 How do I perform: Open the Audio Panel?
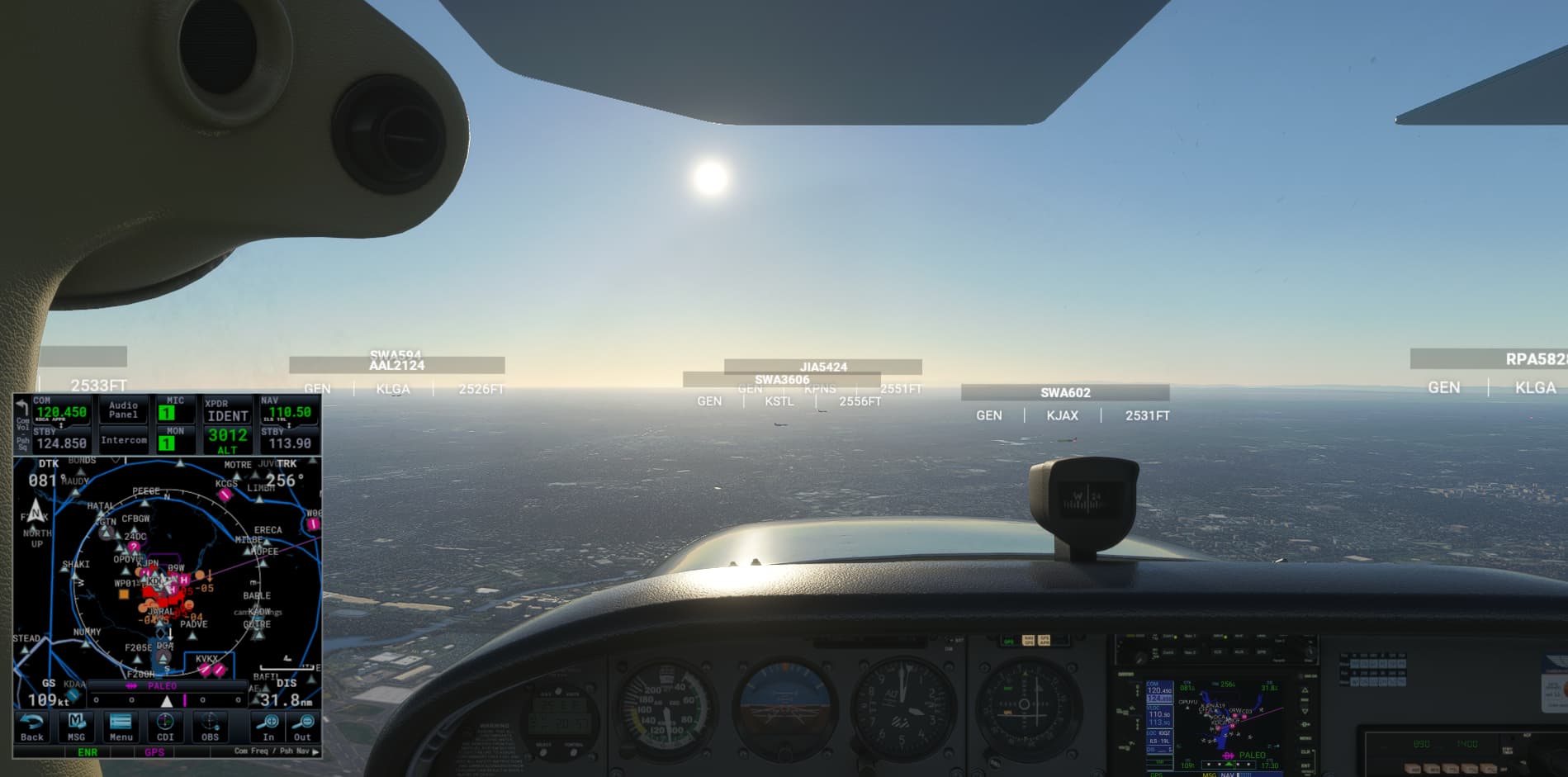click(123, 408)
